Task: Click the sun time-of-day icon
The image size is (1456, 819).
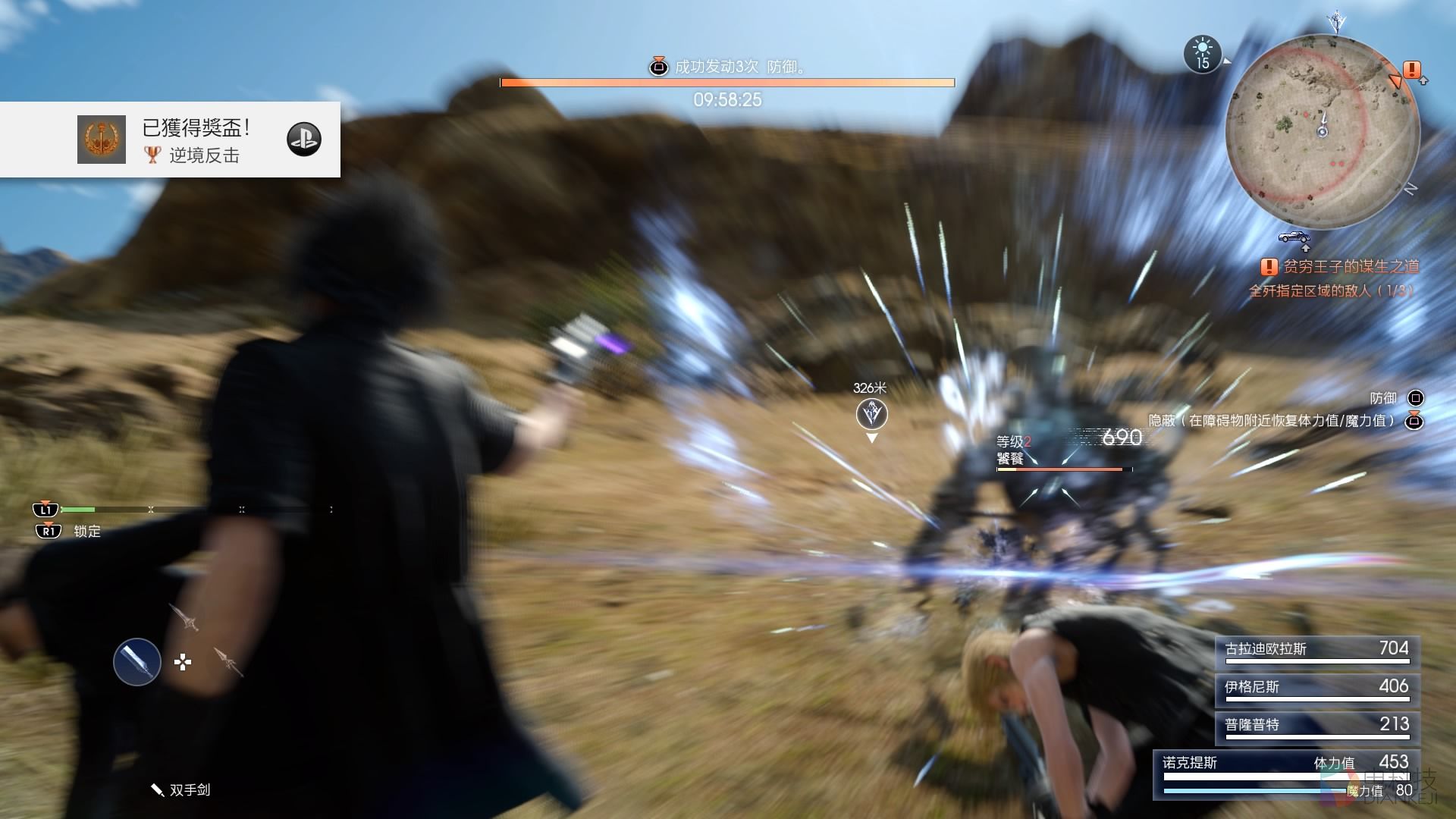Action: pos(1203,55)
